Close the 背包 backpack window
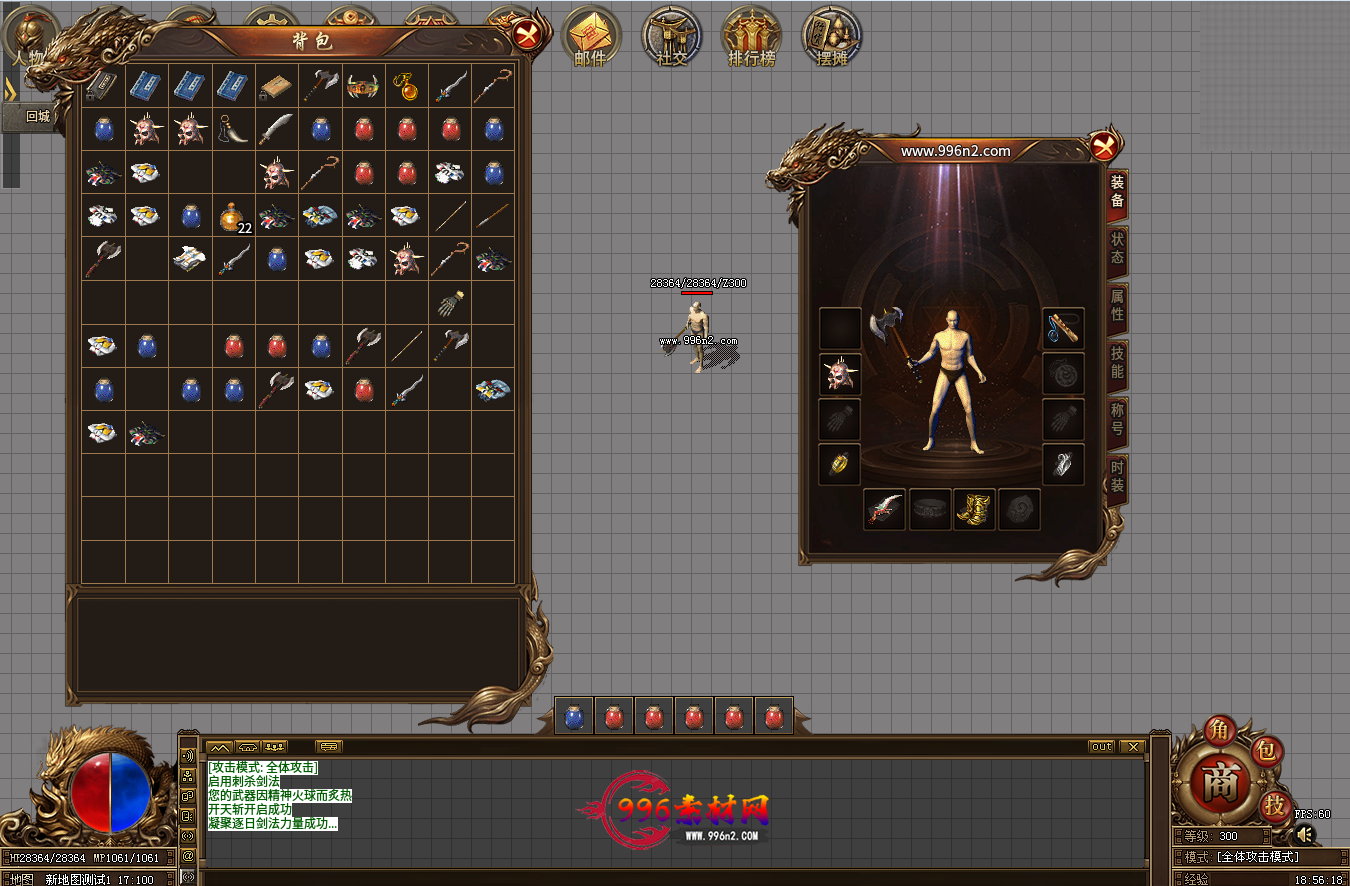The width and height of the screenshot is (1350, 886). click(527, 37)
